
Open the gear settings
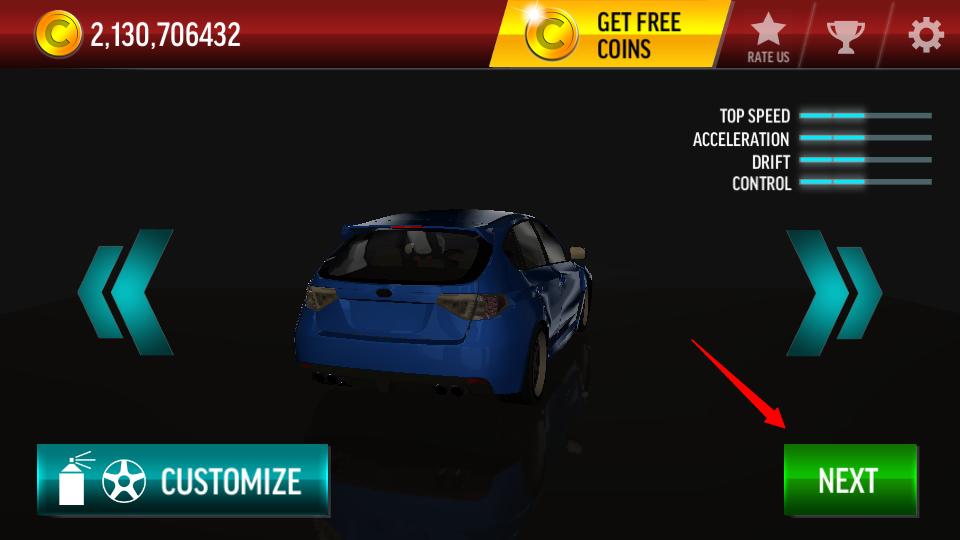pos(925,36)
